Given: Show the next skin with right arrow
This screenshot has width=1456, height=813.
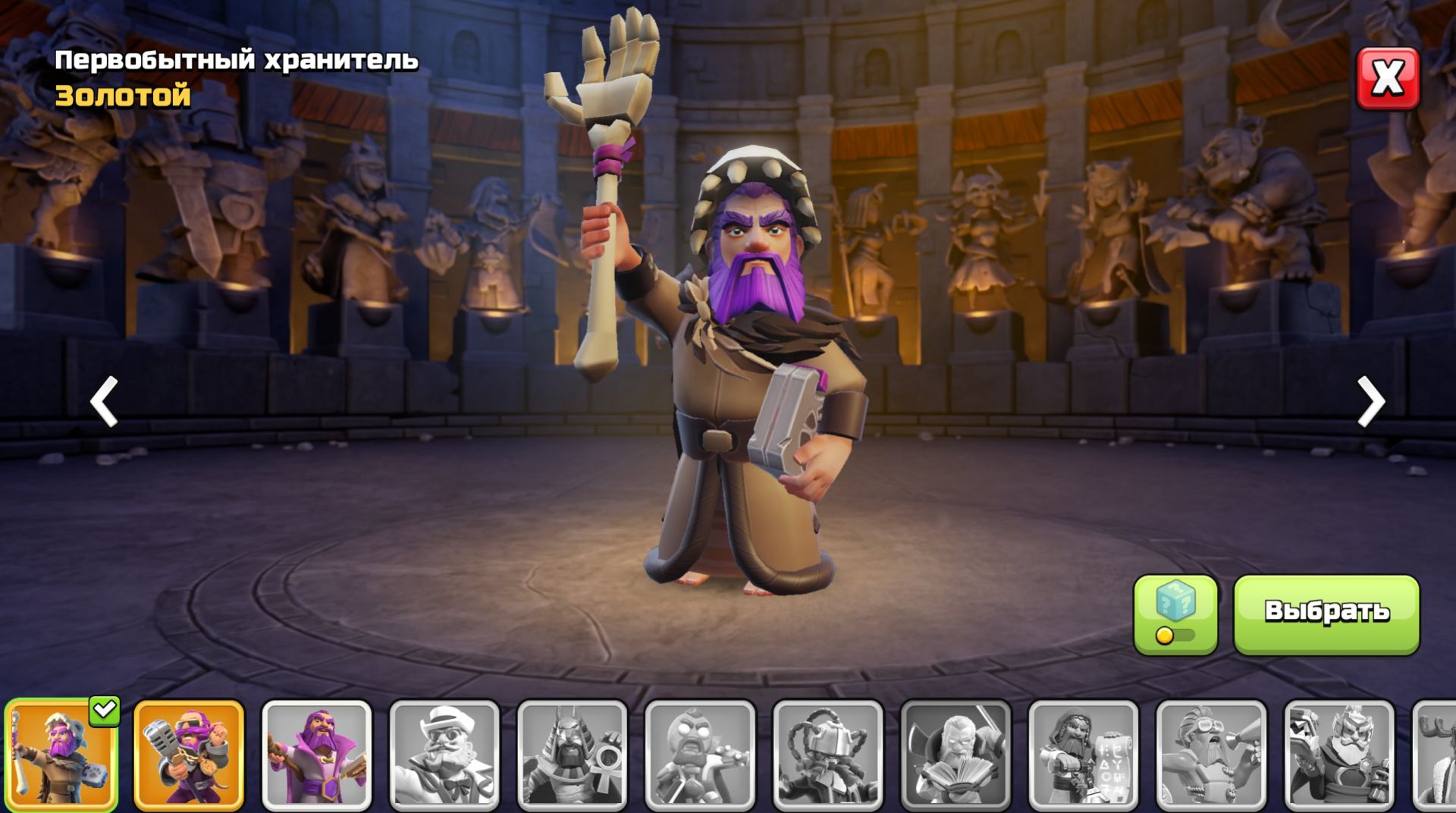Looking at the screenshot, I should tap(1370, 401).
